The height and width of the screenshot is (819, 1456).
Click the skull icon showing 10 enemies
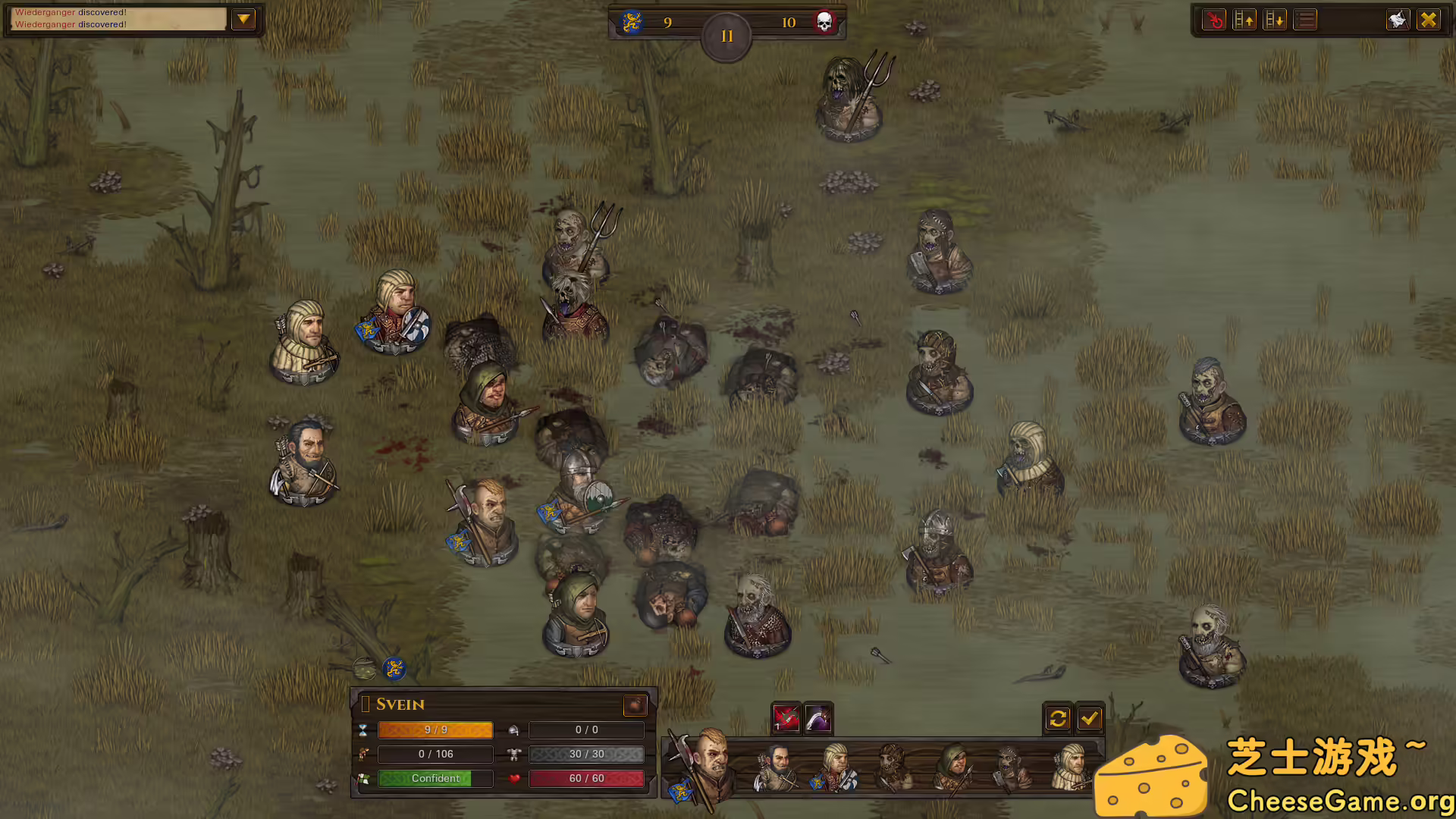click(824, 22)
